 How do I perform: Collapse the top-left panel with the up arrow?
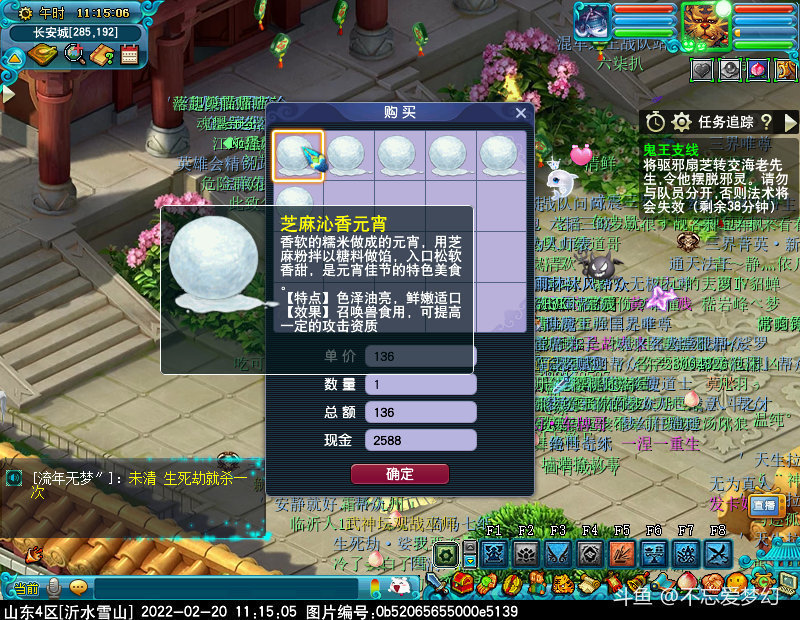(x=14, y=57)
